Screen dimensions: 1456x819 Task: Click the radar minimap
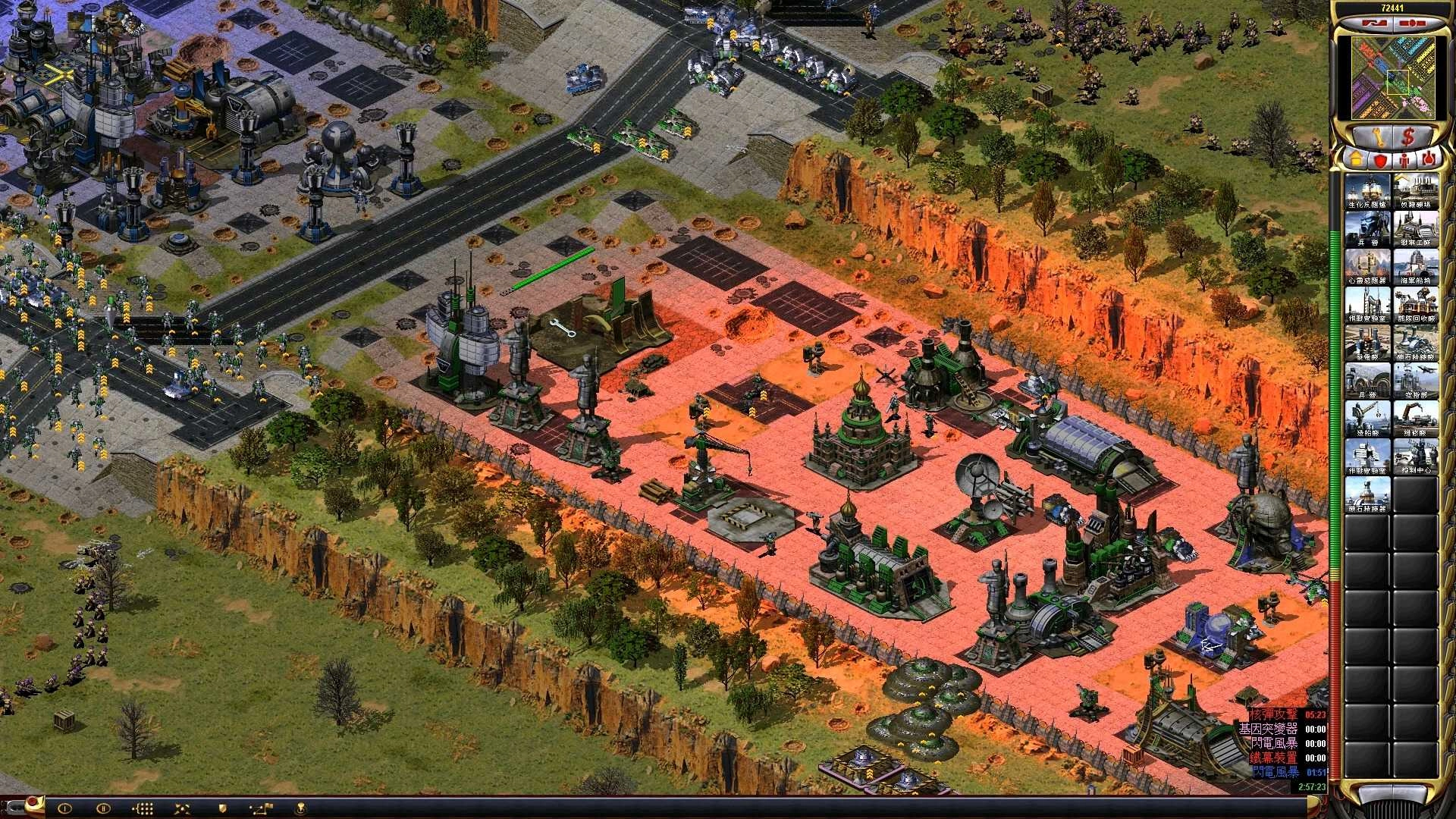tap(1385, 77)
